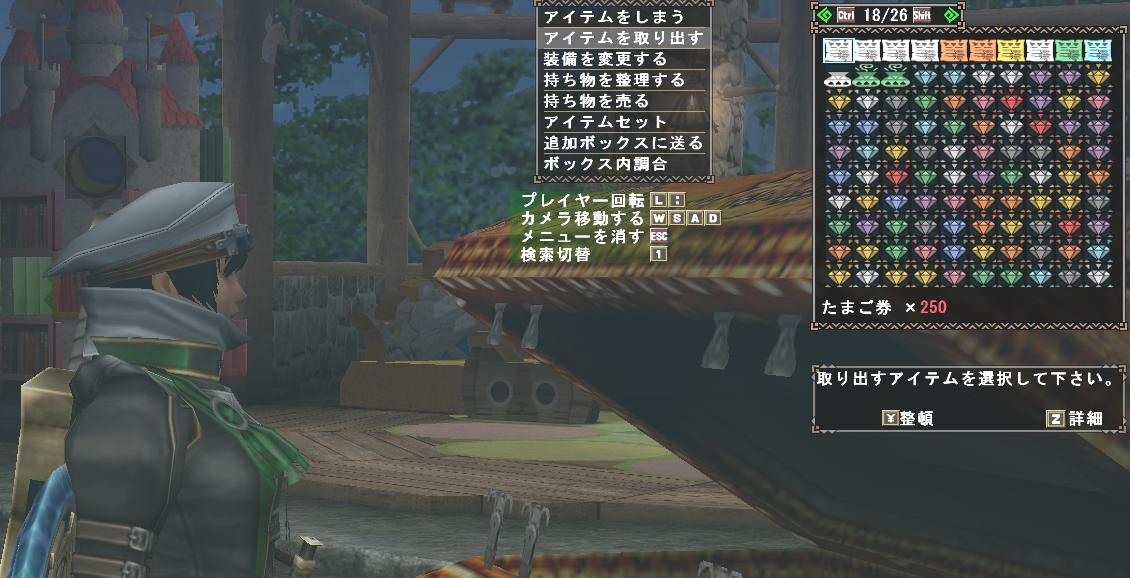
Task: Select the green ticket item slot
Action: pos(1070,50)
